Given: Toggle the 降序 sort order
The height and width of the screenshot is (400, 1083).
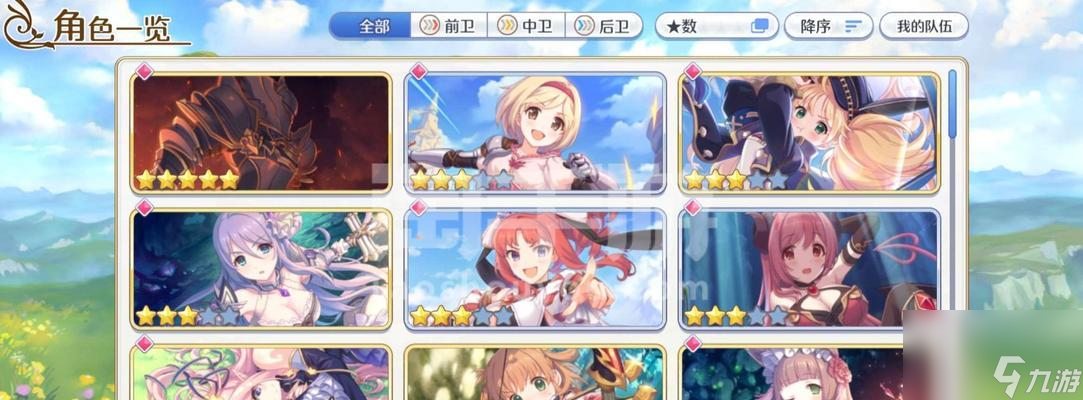Looking at the screenshot, I should coord(829,26).
